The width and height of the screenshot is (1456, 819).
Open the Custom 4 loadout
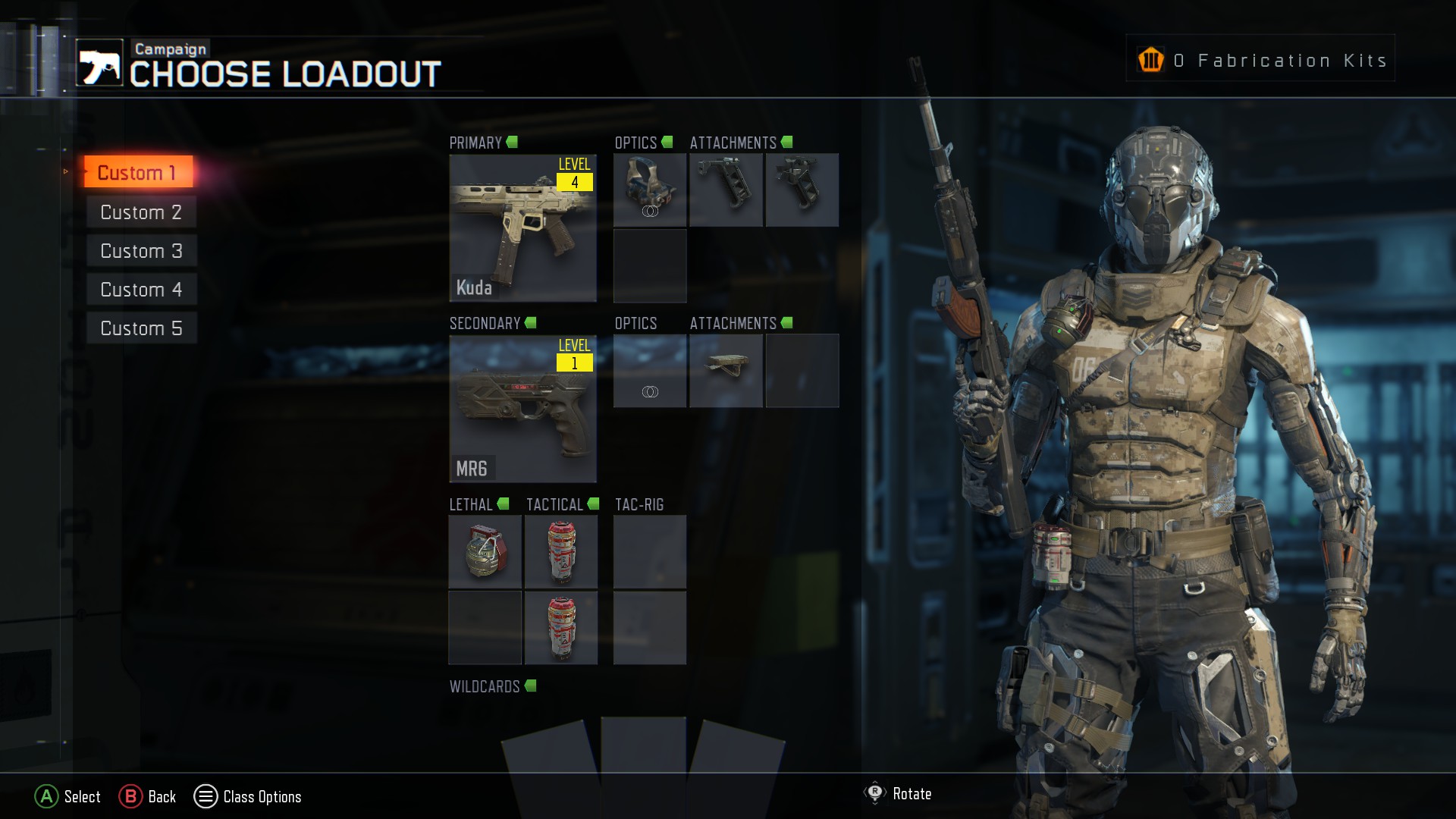point(141,290)
